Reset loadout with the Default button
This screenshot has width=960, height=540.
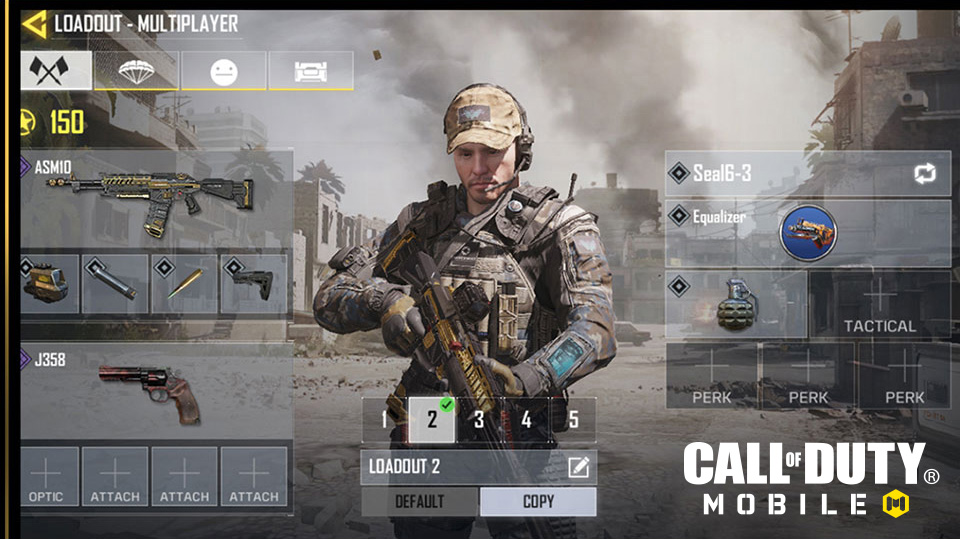tap(420, 502)
